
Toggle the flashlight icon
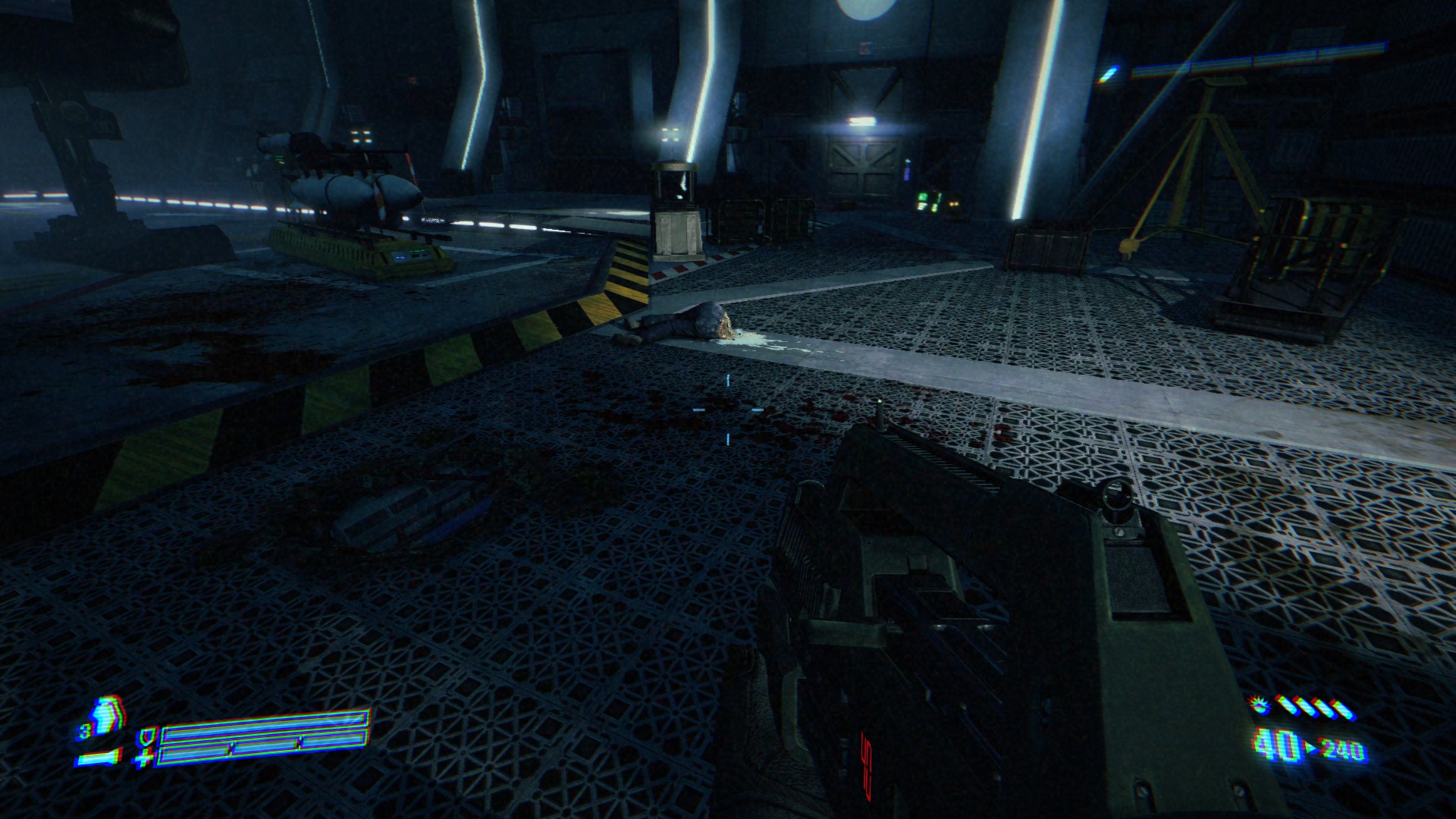point(100,758)
